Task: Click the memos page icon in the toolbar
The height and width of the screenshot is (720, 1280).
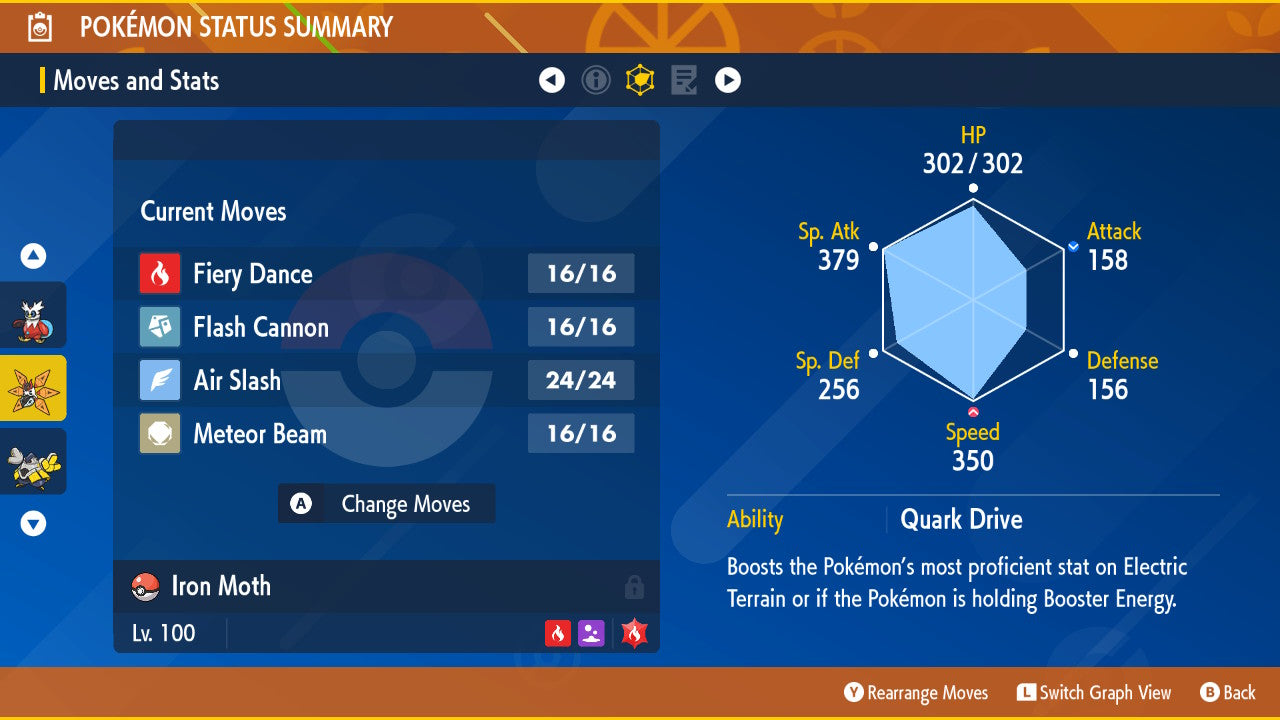Action: 684,80
